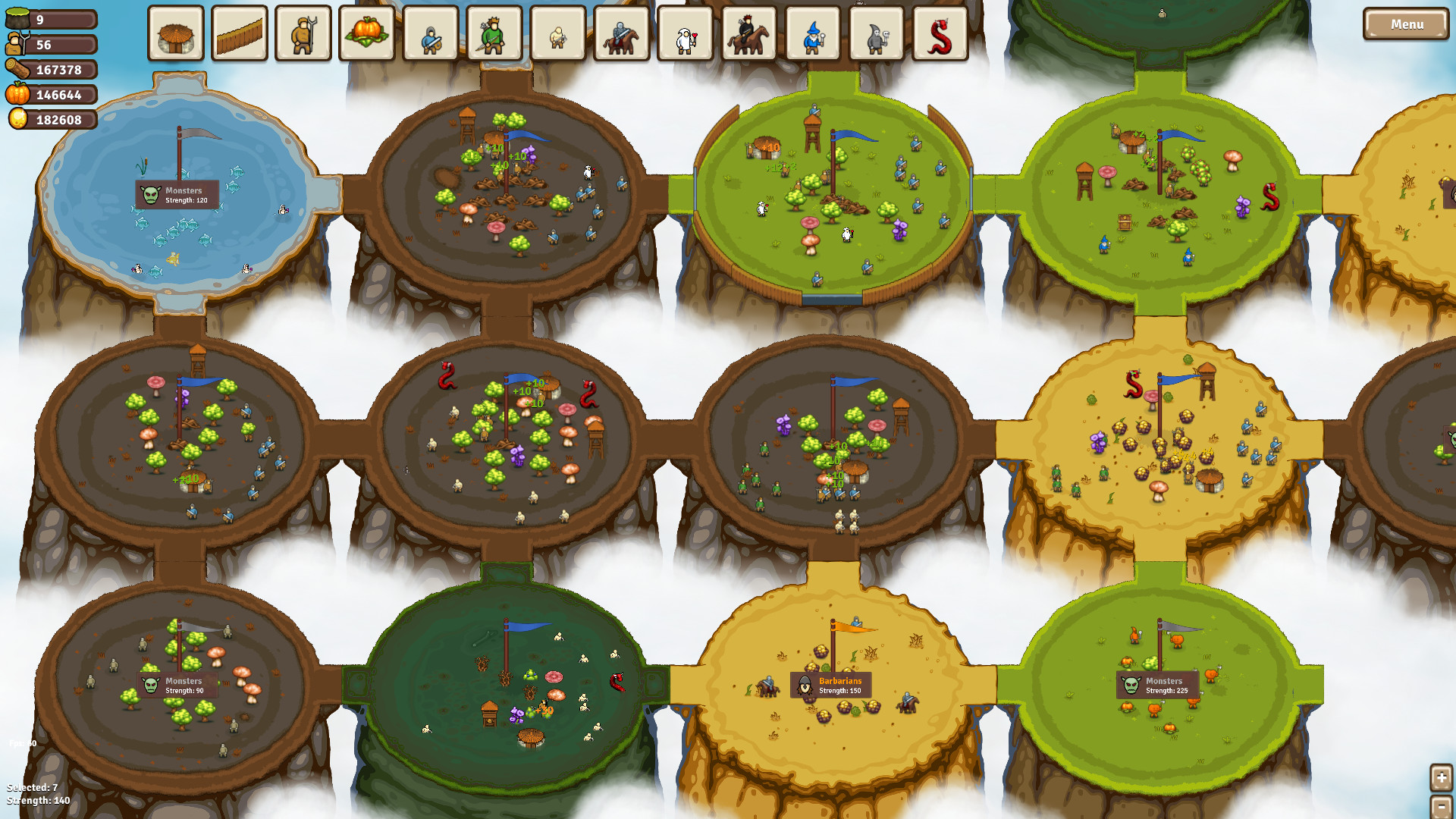Click the zoom-in plus button

[x=1441, y=777]
